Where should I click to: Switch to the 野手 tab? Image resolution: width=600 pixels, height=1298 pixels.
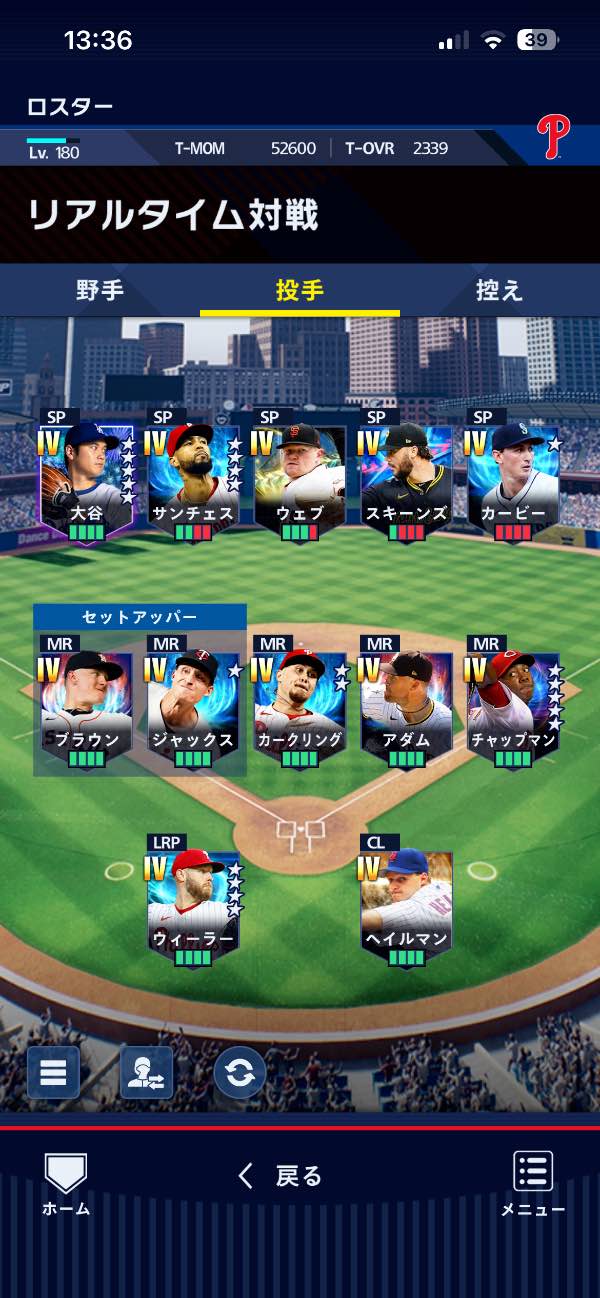[100, 291]
